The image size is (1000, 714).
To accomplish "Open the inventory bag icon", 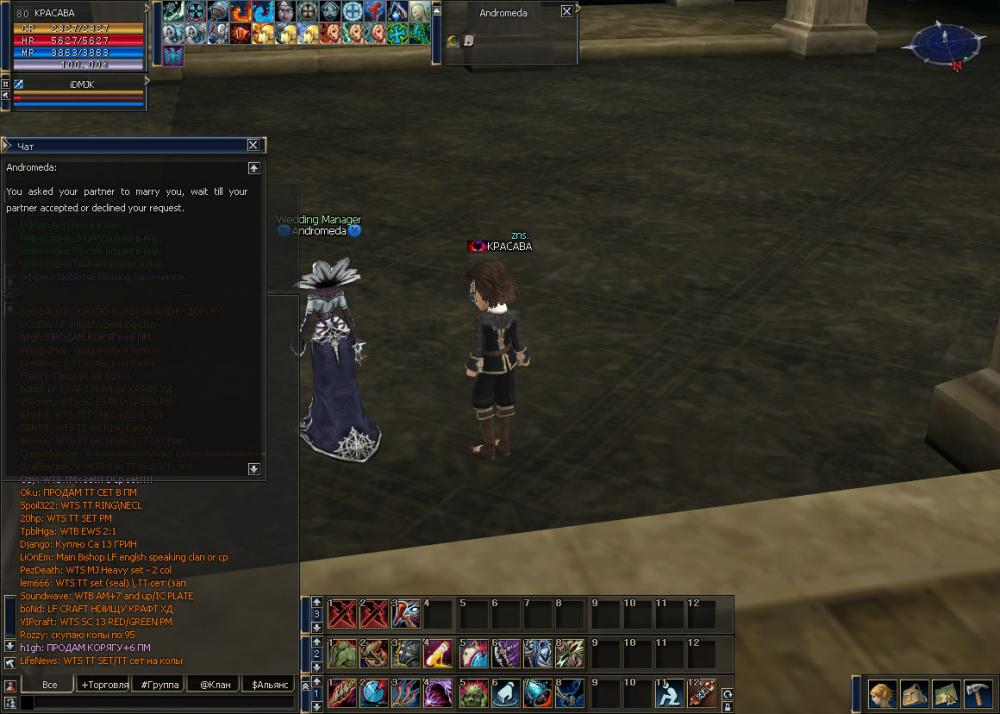I will click(x=914, y=693).
